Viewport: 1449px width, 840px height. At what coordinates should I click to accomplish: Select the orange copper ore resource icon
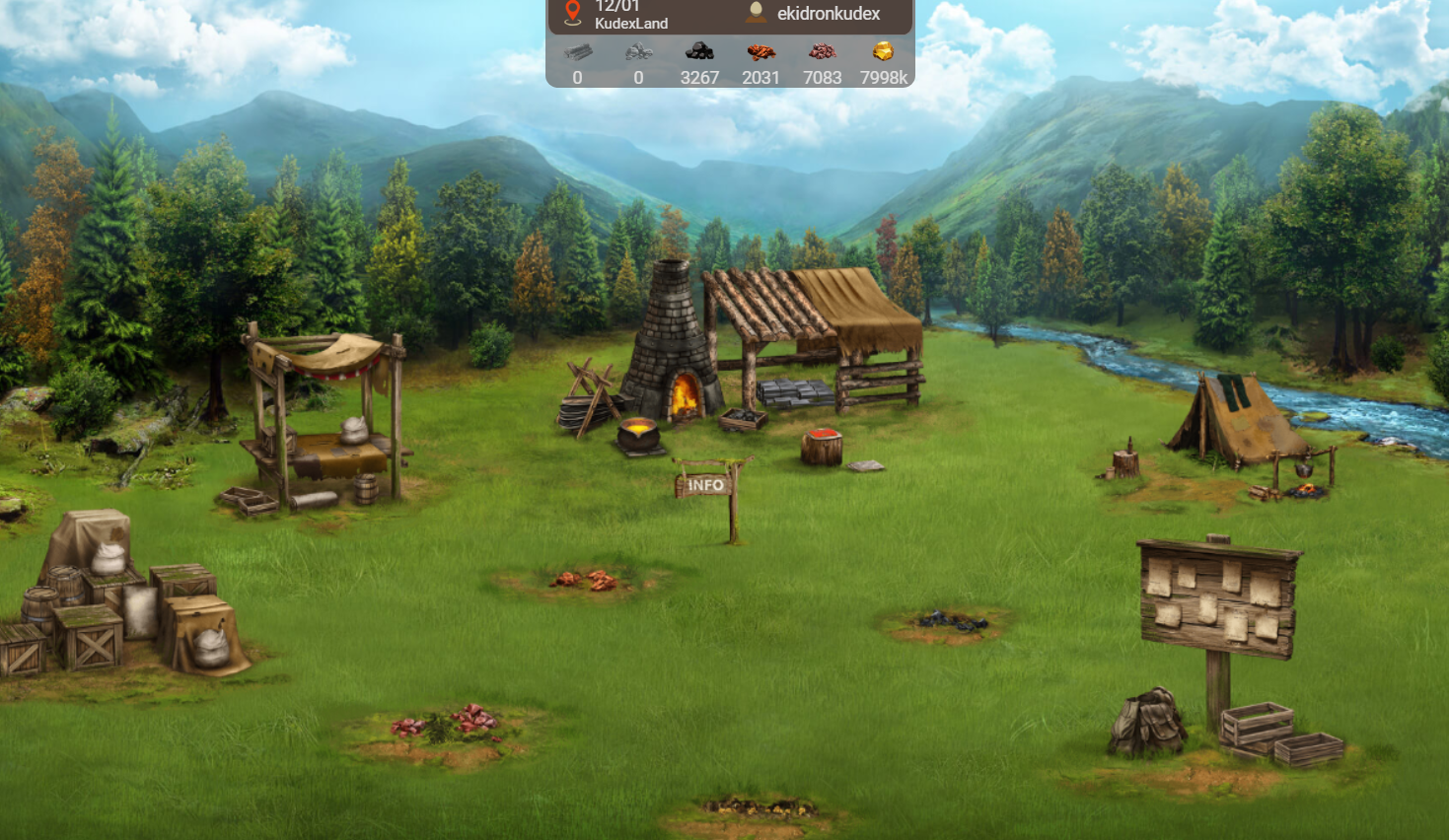(x=761, y=51)
